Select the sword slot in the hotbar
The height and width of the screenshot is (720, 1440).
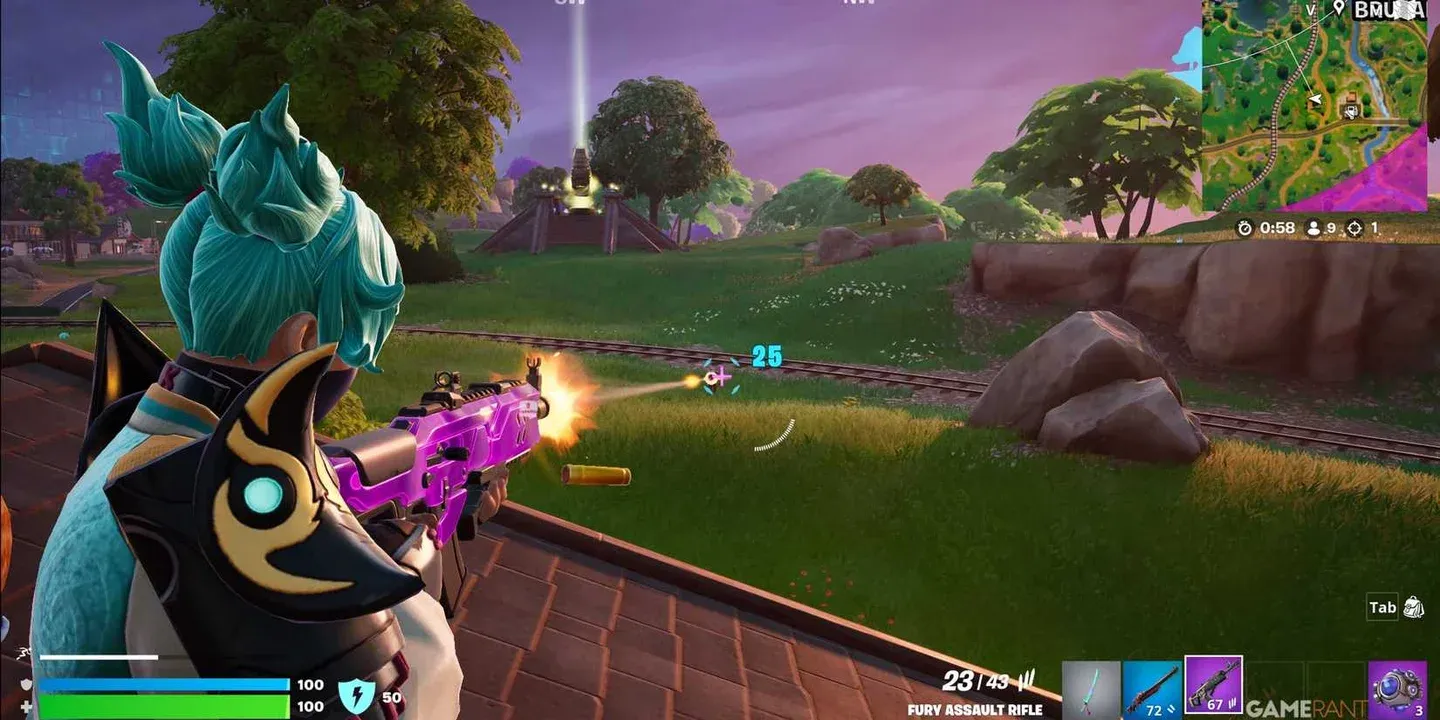(x=1090, y=689)
